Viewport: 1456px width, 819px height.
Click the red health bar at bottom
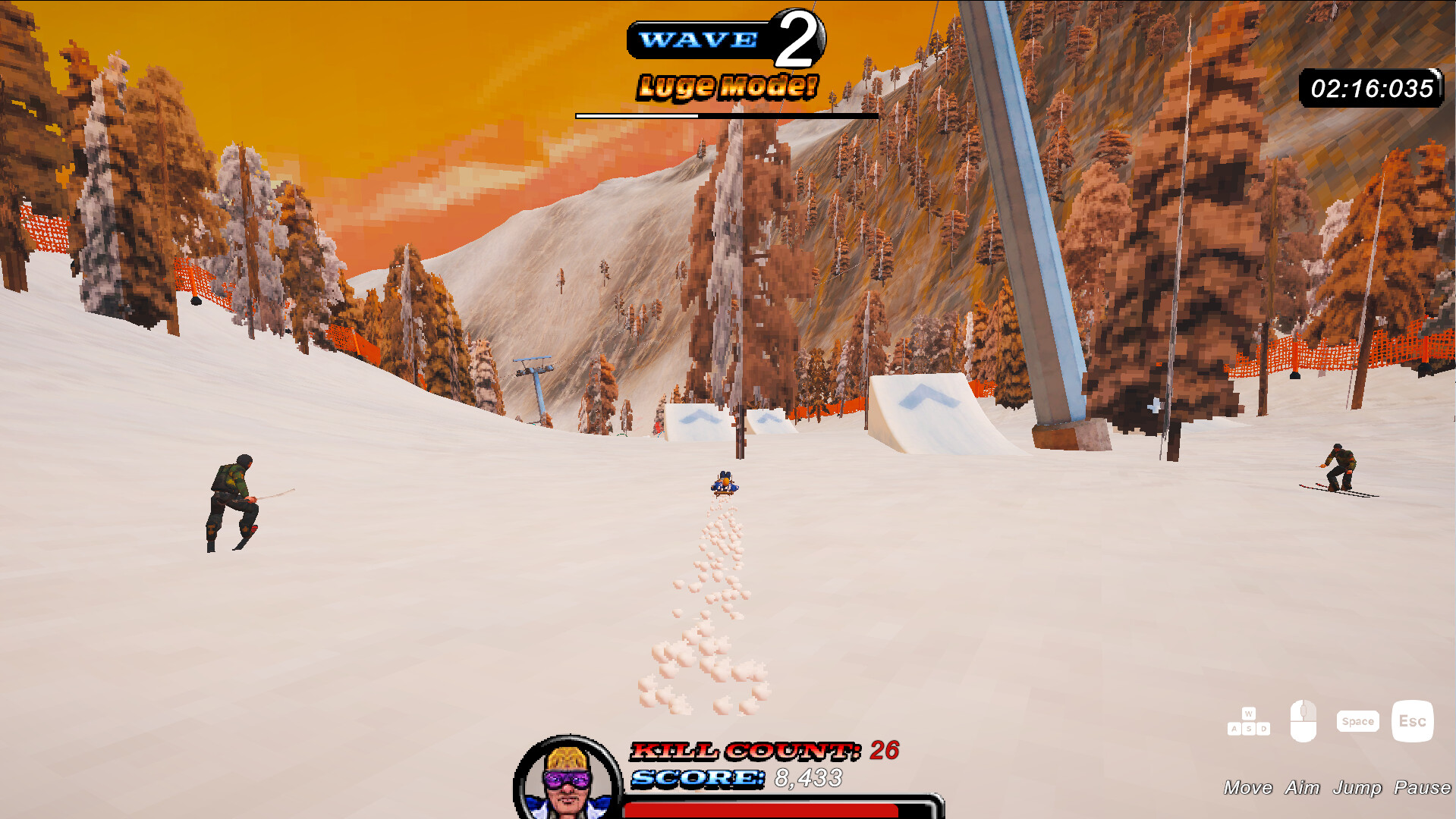click(772, 810)
